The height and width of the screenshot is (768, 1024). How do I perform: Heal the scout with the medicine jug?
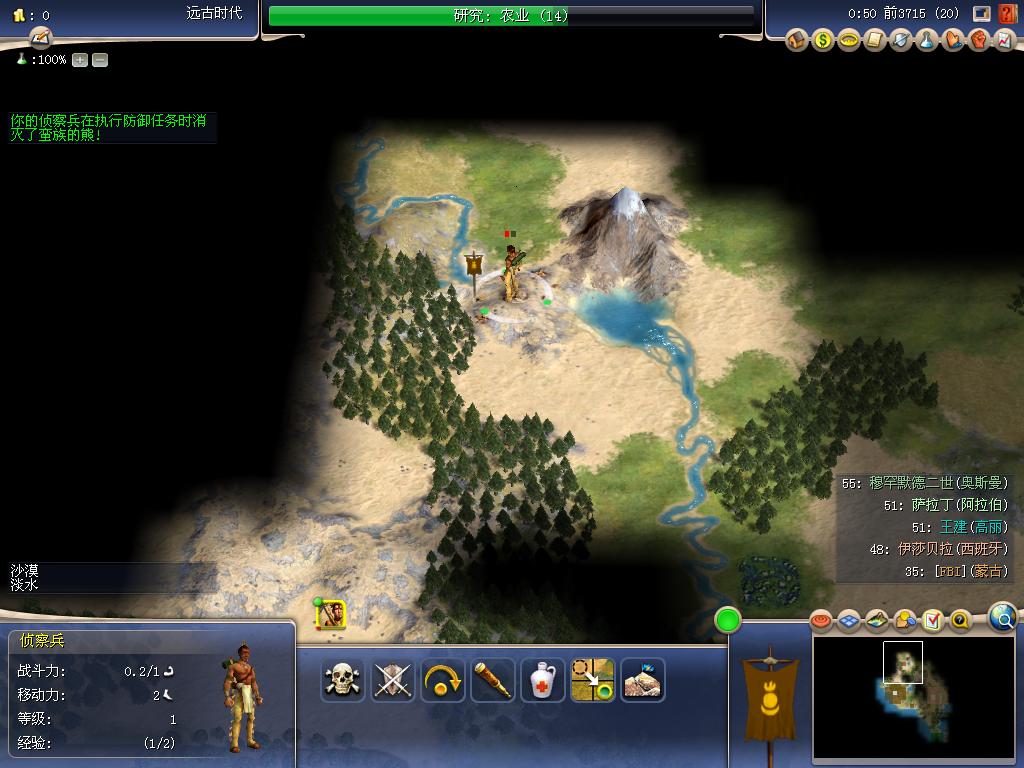tap(543, 681)
